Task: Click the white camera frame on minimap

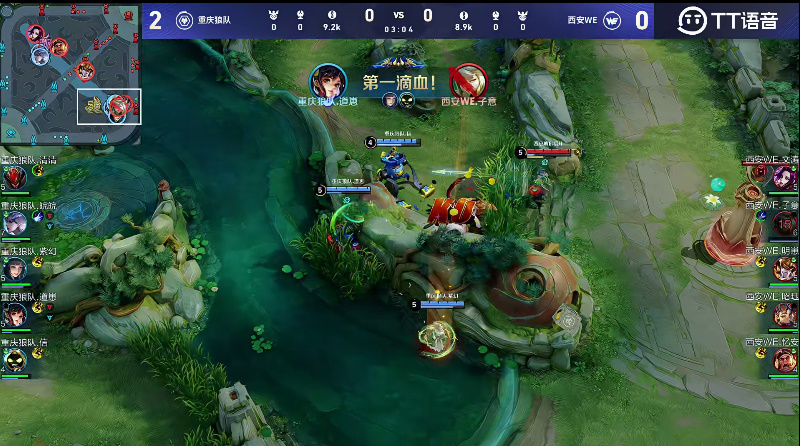Action: point(110,106)
